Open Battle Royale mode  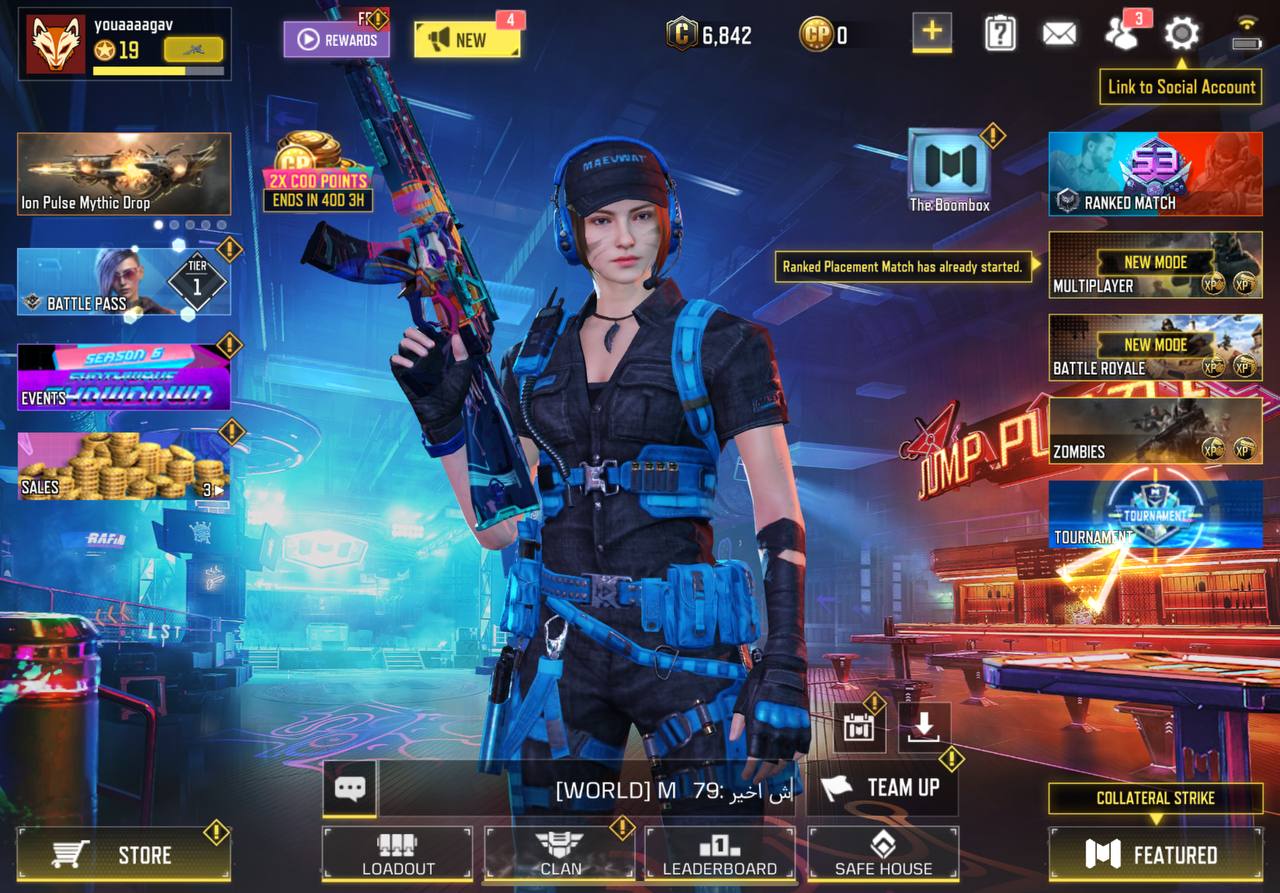(x=1154, y=348)
